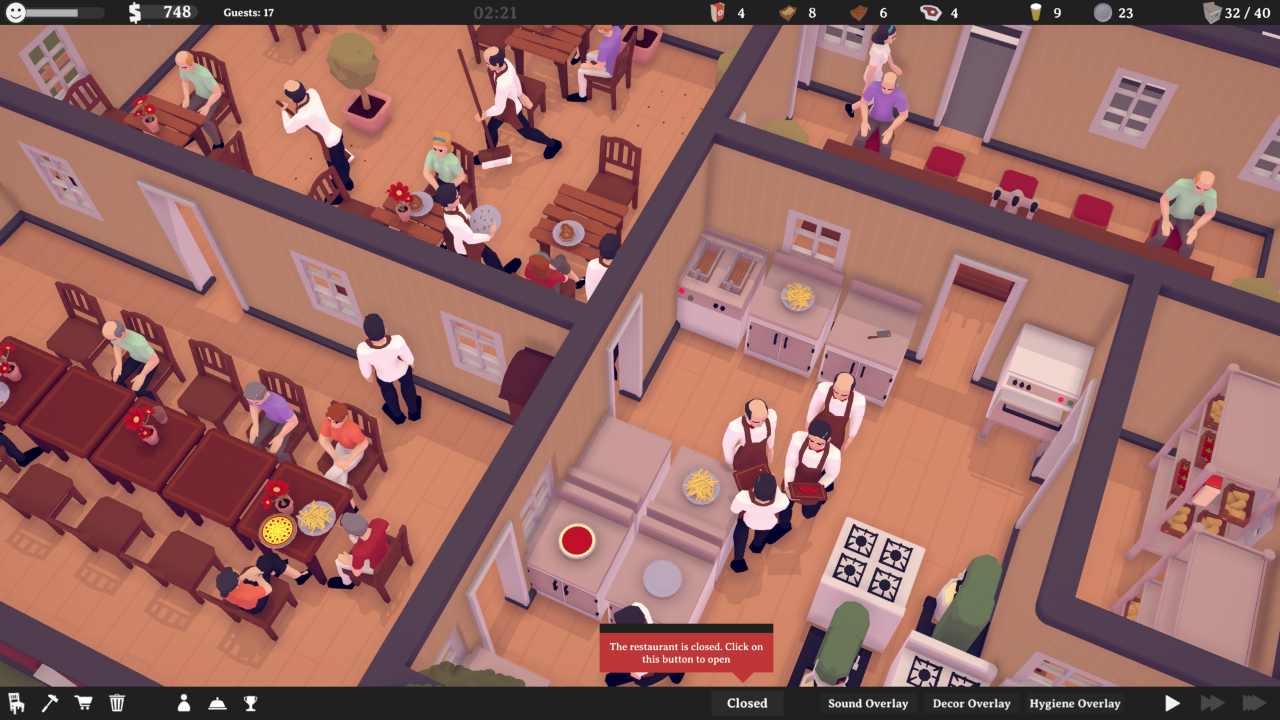This screenshot has width=1280, height=720.
Task: Select the trash can delete tool
Action: pyautogui.click(x=117, y=702)
